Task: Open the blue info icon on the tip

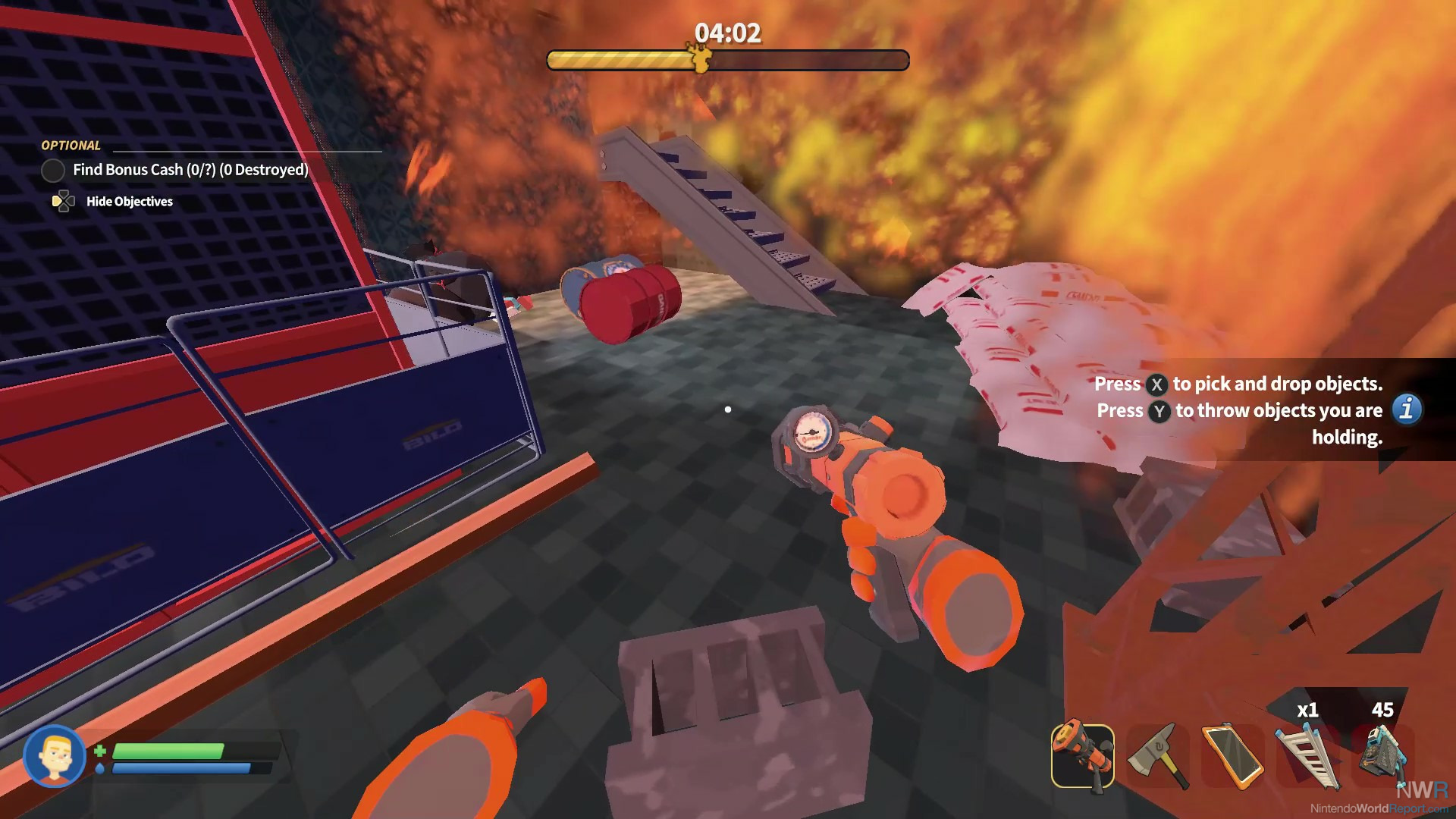Action: (x=1407, y=409)
